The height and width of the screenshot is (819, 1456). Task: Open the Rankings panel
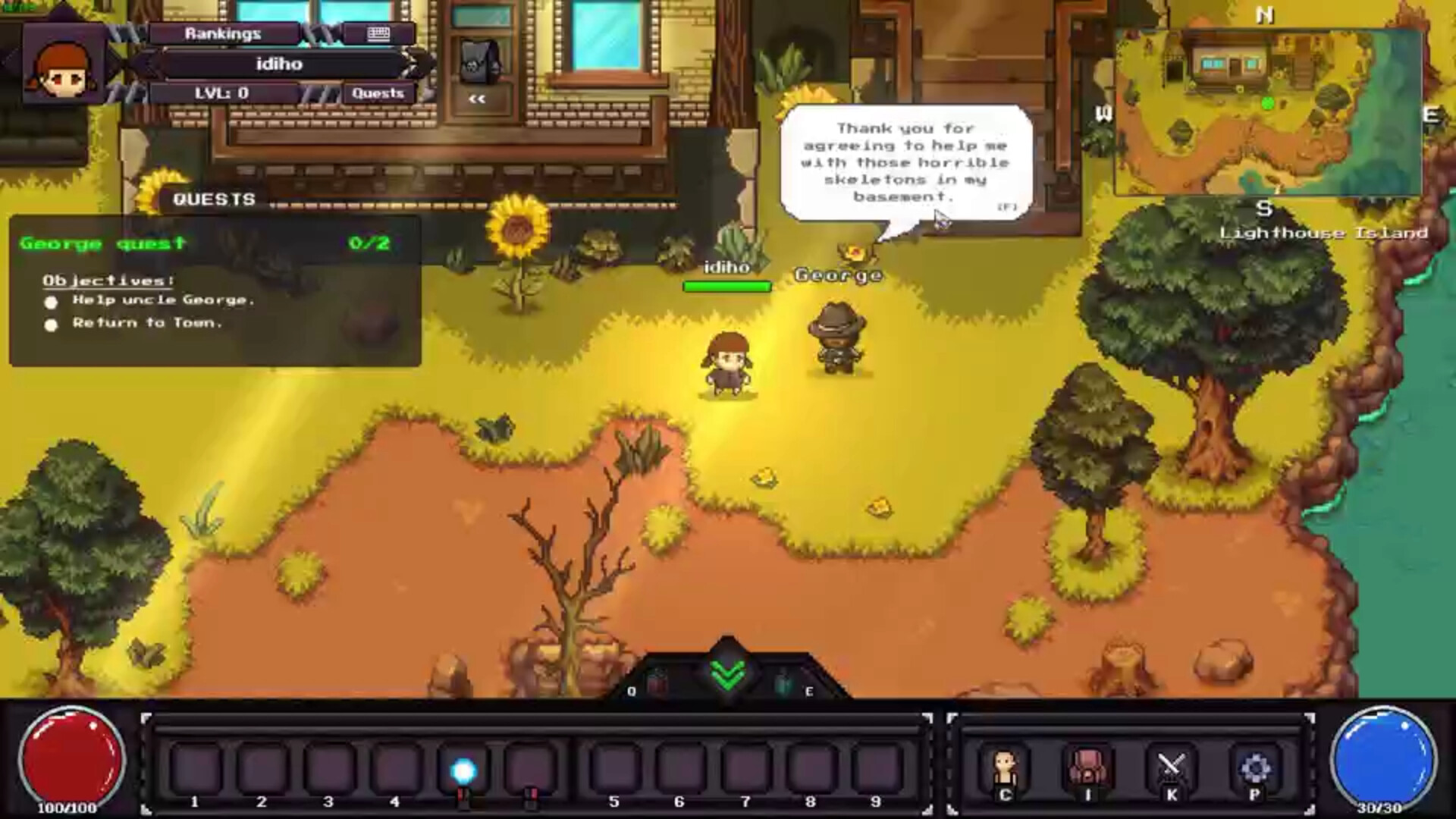click(222, 33)
